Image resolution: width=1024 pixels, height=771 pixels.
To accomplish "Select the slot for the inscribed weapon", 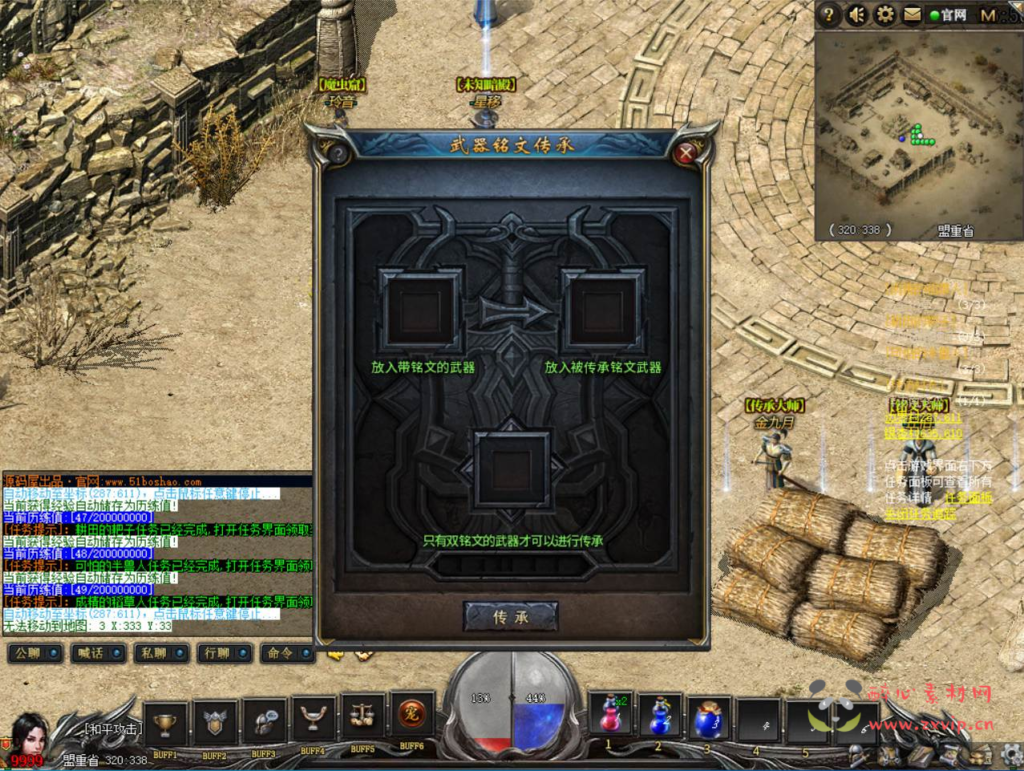I will tap(421, 310).
